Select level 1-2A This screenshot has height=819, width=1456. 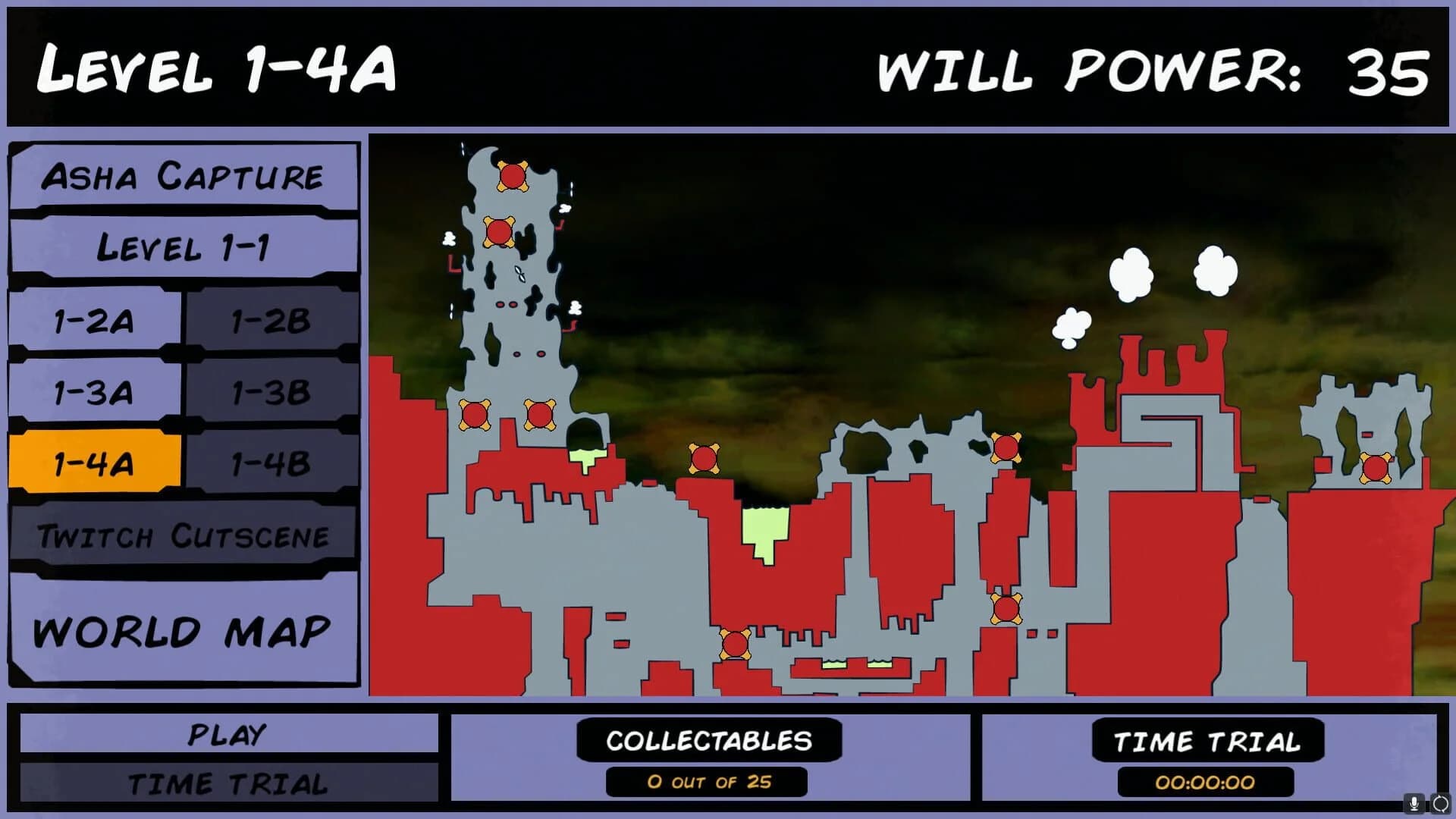click(x=91, y=322)
